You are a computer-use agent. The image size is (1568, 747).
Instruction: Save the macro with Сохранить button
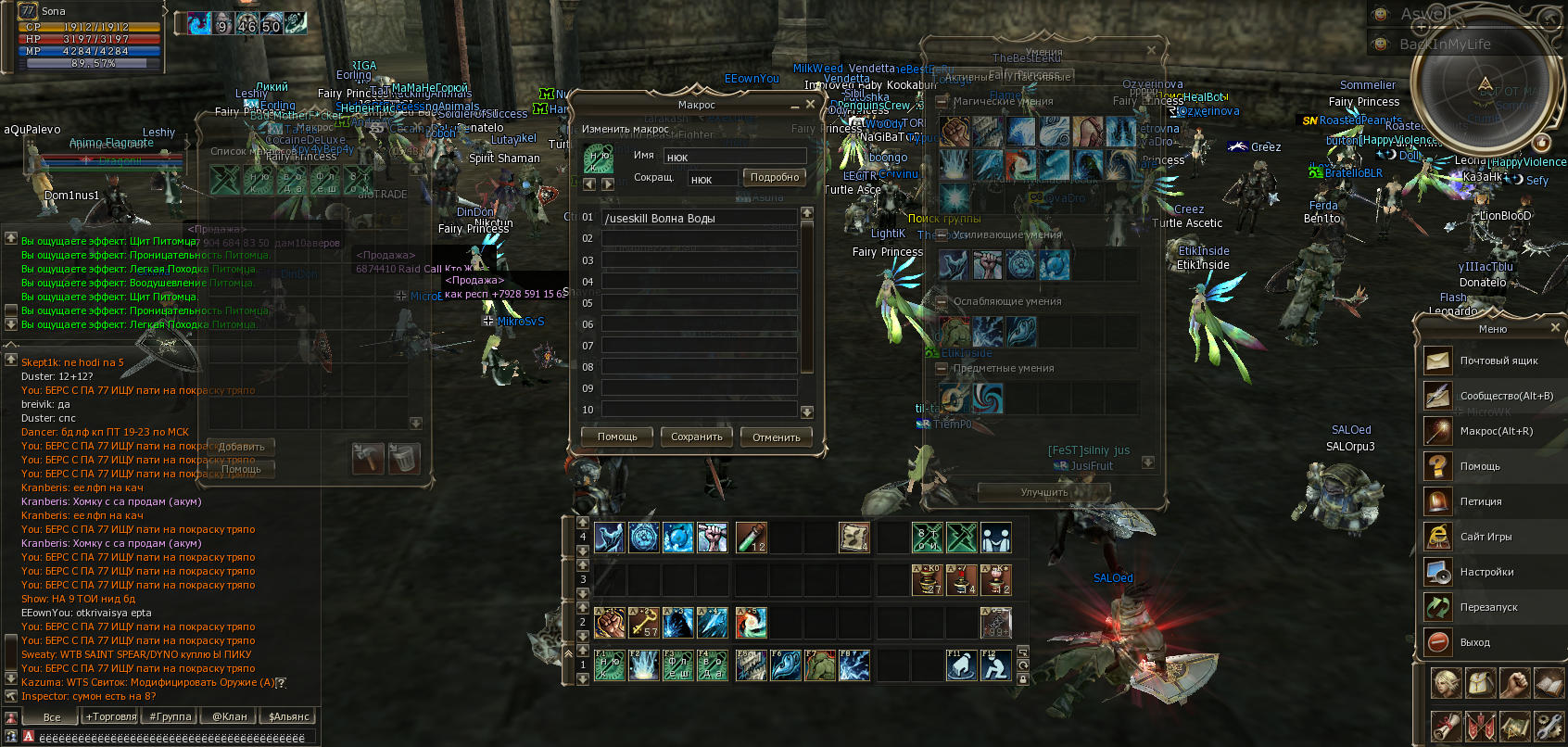point(697,437)
